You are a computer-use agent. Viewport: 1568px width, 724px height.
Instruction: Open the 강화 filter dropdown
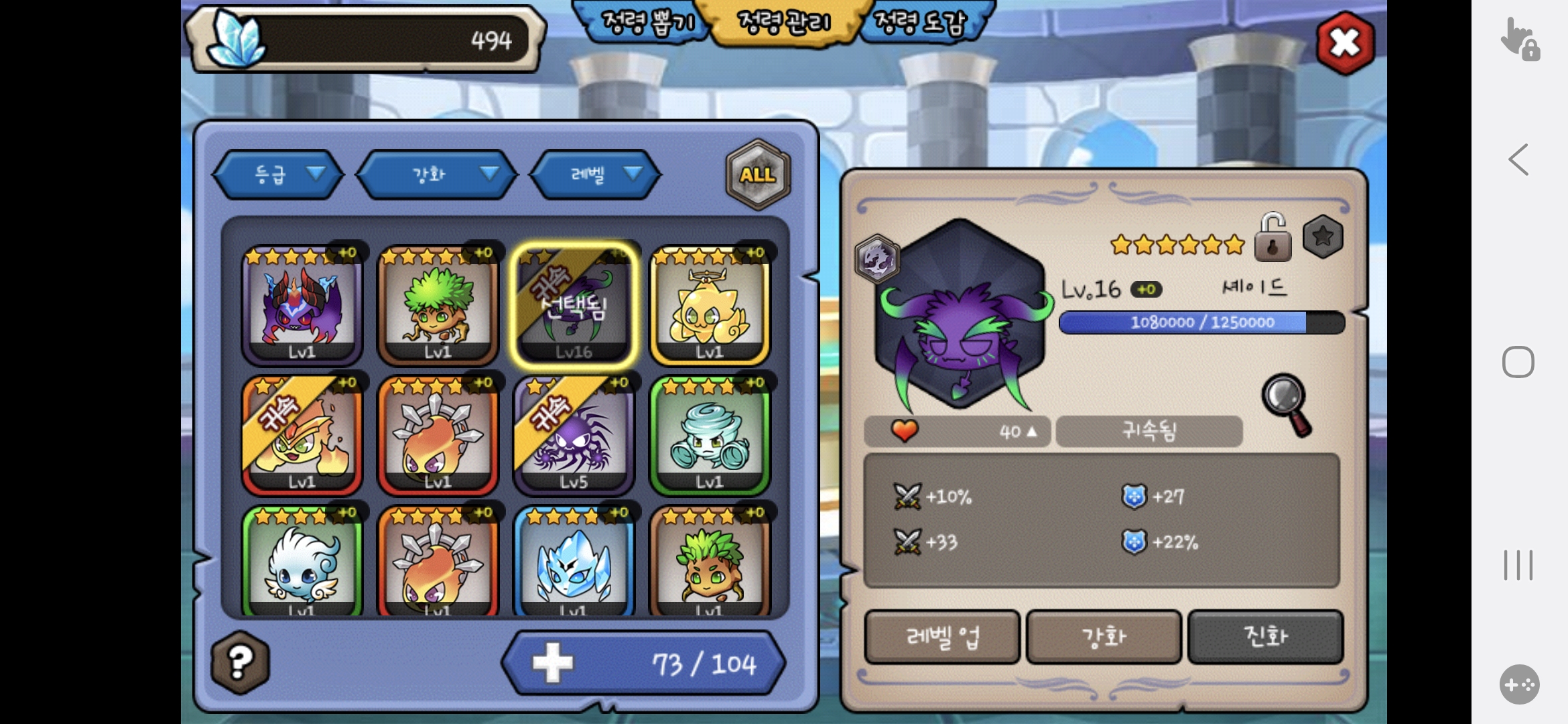pyautogui.click(x=437, y=174)
